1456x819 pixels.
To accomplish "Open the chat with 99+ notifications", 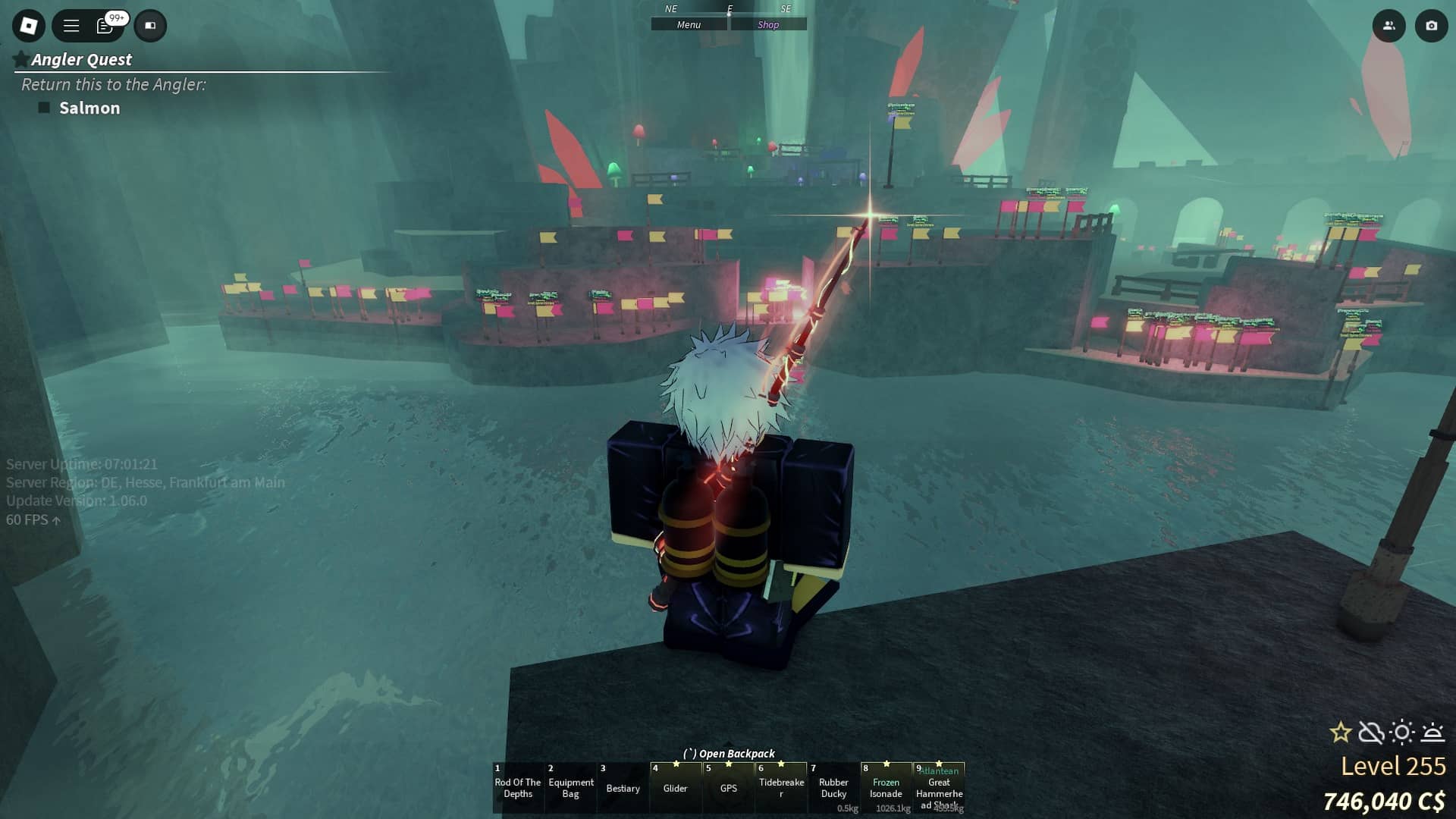I will point(106,26).
